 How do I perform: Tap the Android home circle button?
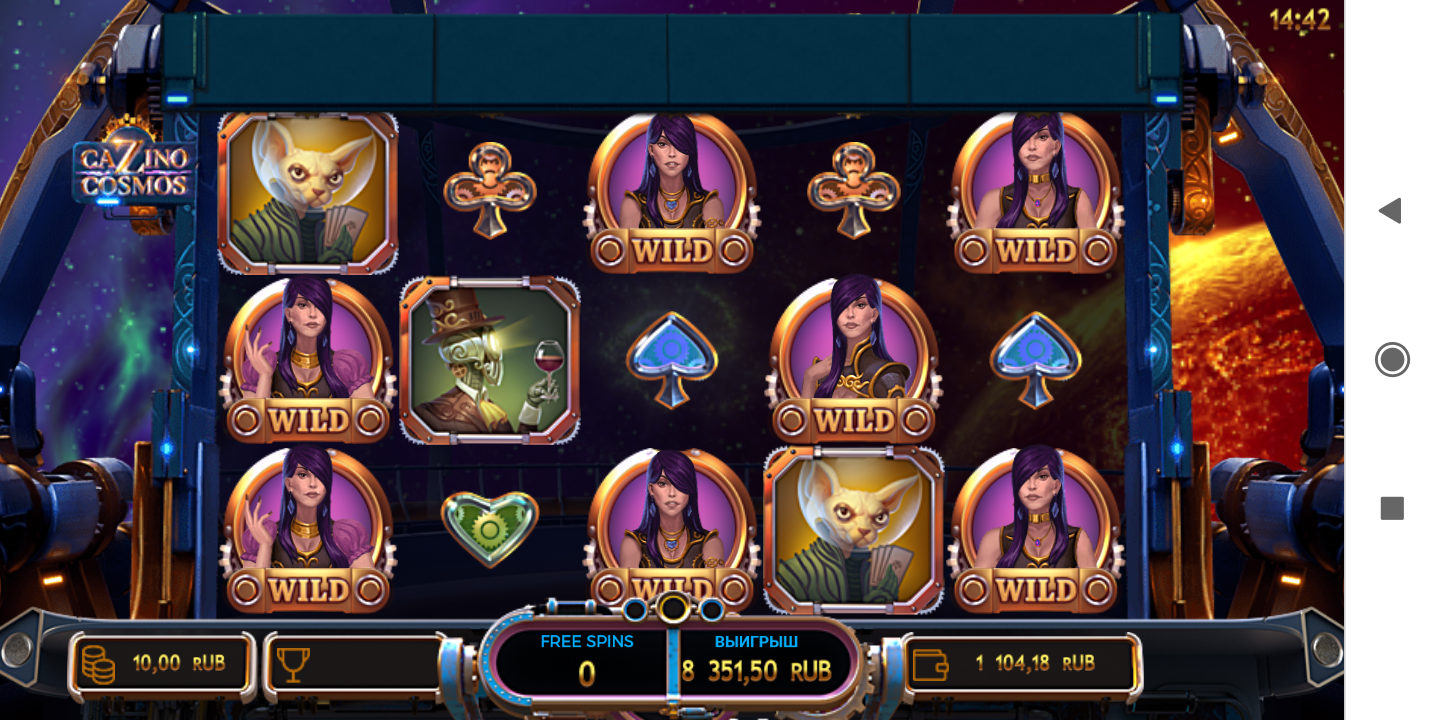pos(1392,359)
